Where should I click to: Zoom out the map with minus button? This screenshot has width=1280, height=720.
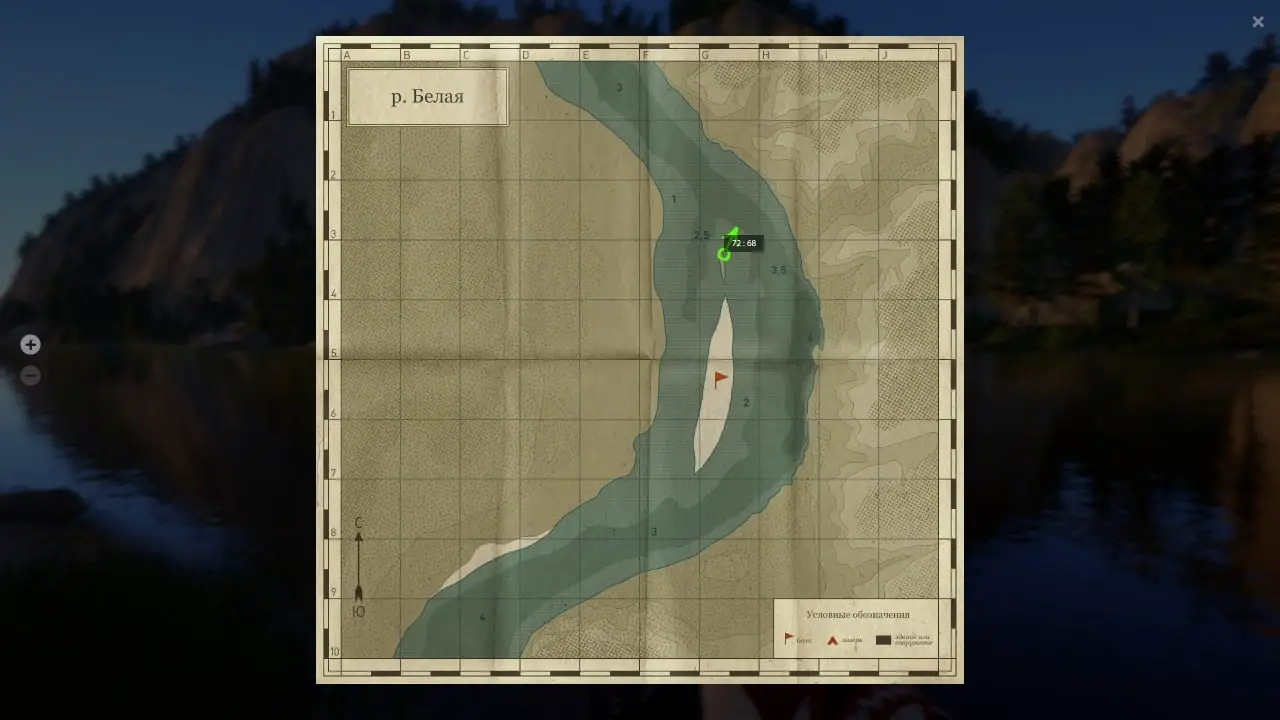point(31,376)
